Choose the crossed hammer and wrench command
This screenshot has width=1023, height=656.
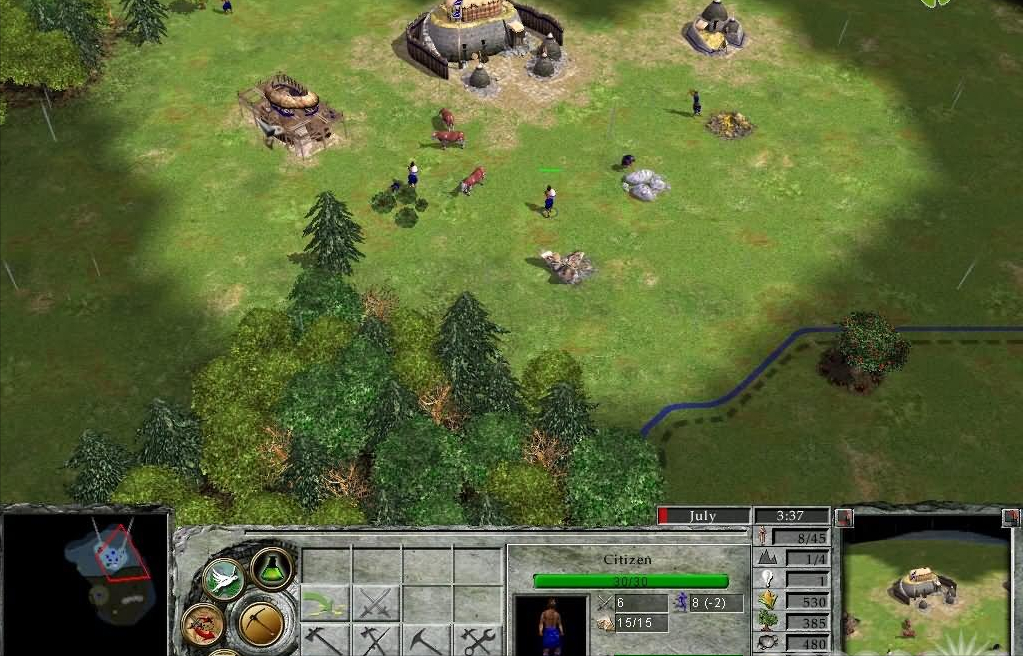click(x=477, y=640)
